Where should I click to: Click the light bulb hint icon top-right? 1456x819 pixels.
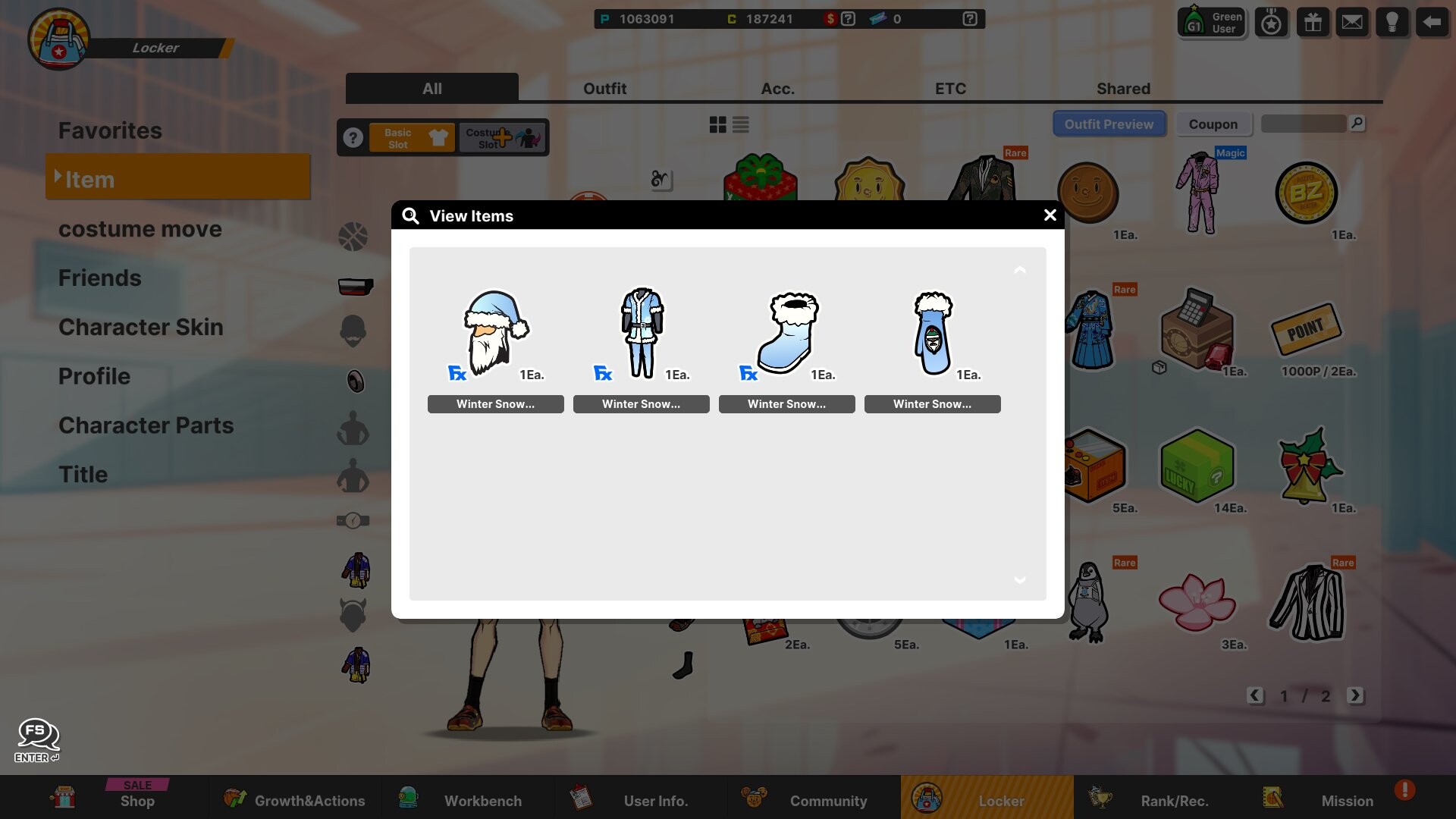1392,21
